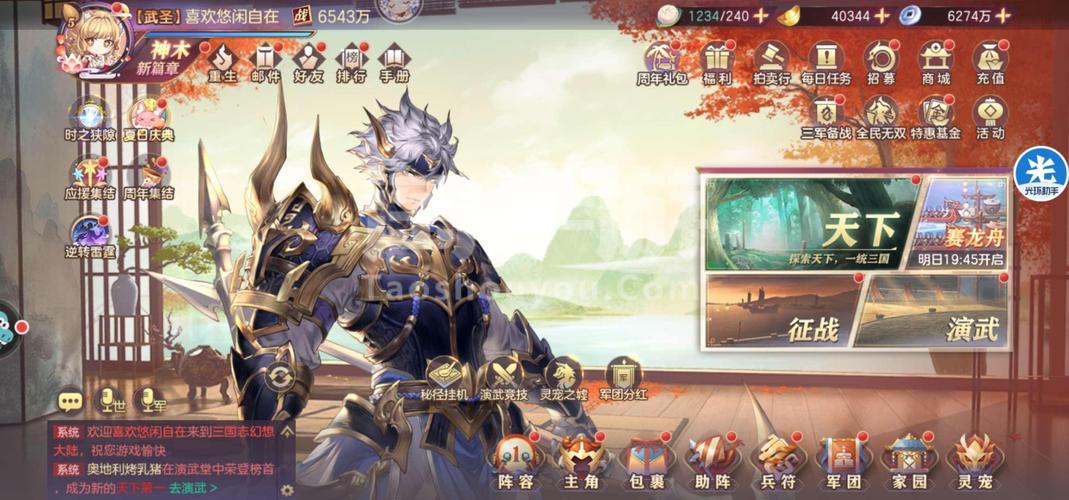The image size is (1069, 500).
Task: Select the 征战 campaign panel
Action: [x=782, y=312]
